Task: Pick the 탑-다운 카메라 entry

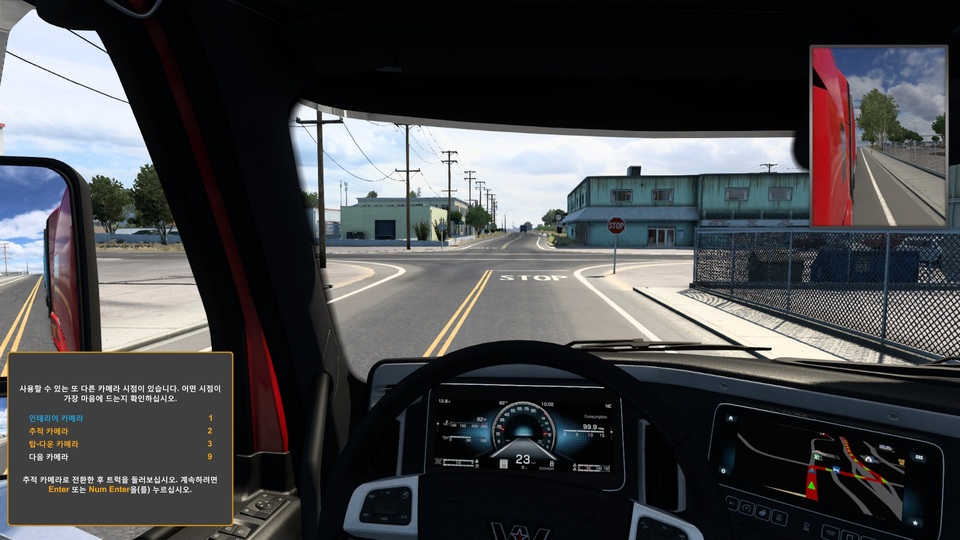Action: point(52,443)
